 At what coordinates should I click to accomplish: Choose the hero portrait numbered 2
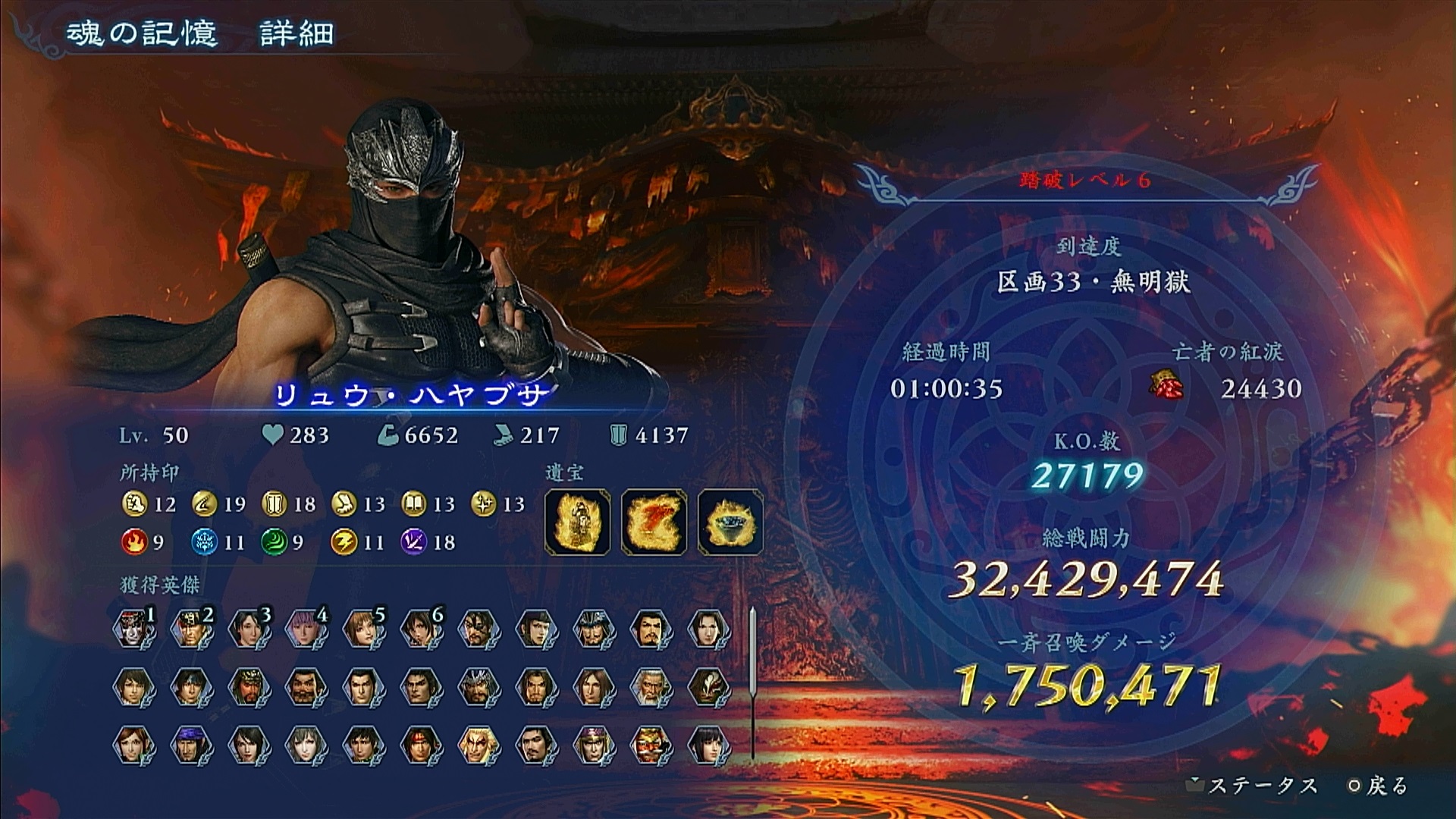click(191, 629)
